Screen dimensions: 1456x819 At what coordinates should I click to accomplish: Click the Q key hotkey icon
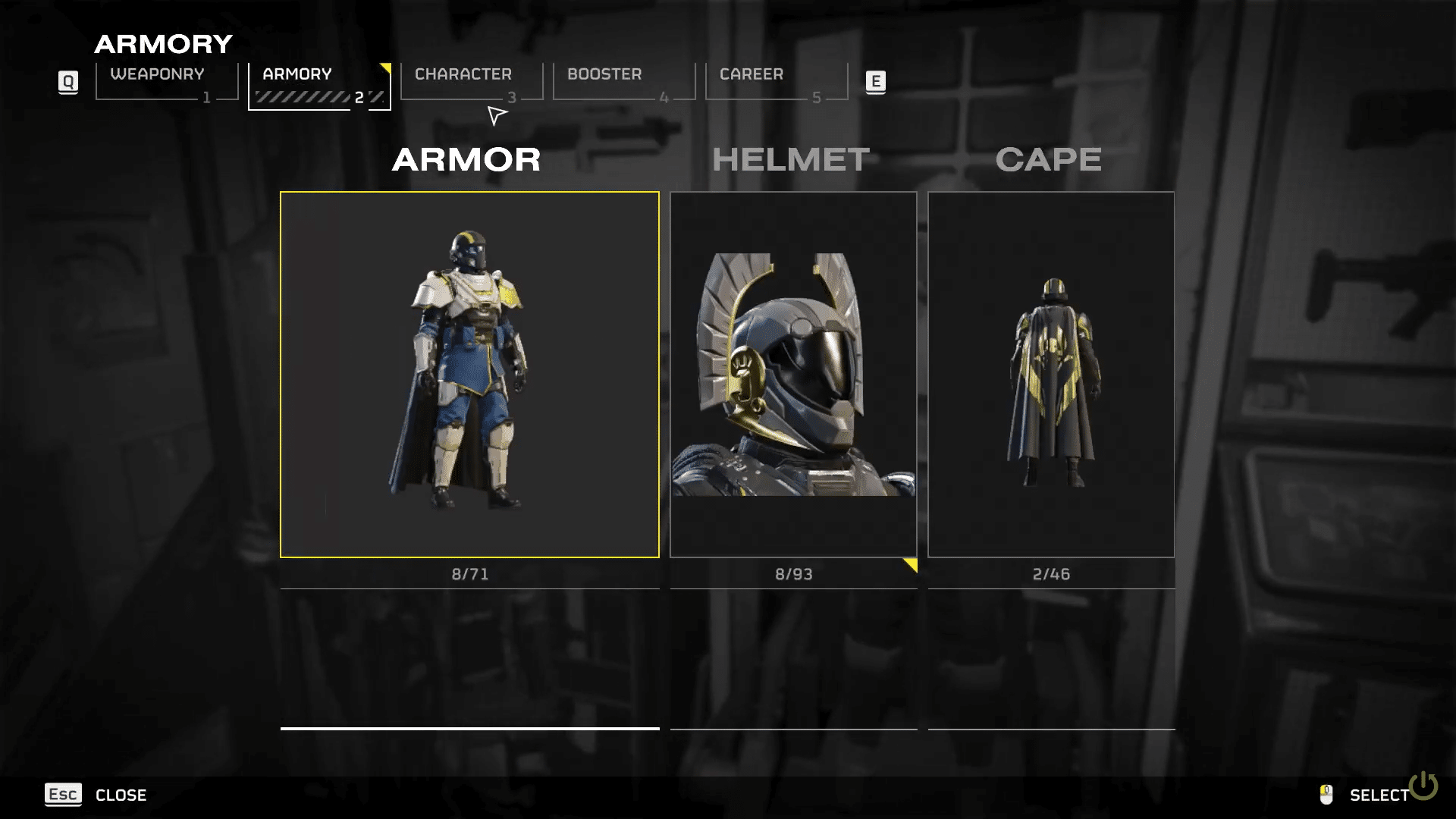click(68, 83)
